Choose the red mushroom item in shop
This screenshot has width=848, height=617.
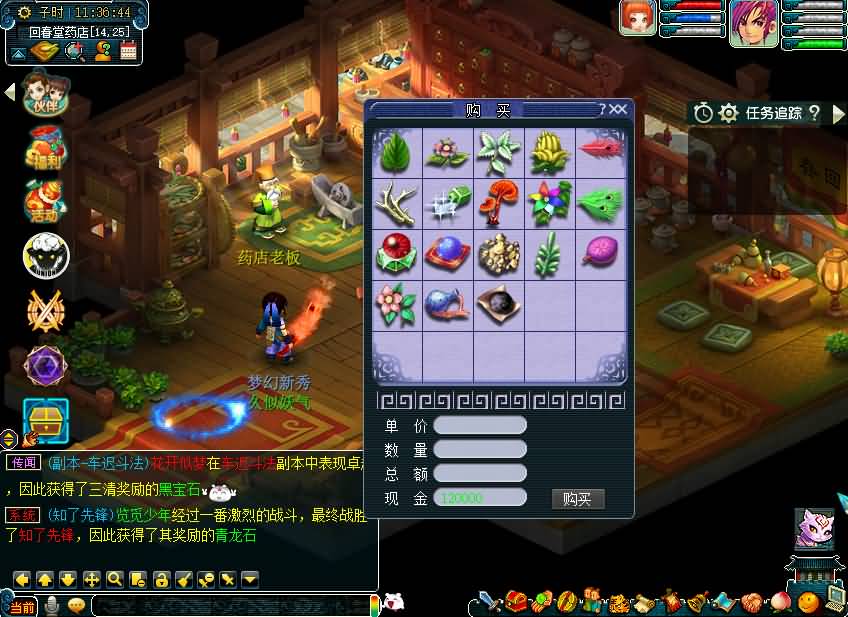coord(499,202)
